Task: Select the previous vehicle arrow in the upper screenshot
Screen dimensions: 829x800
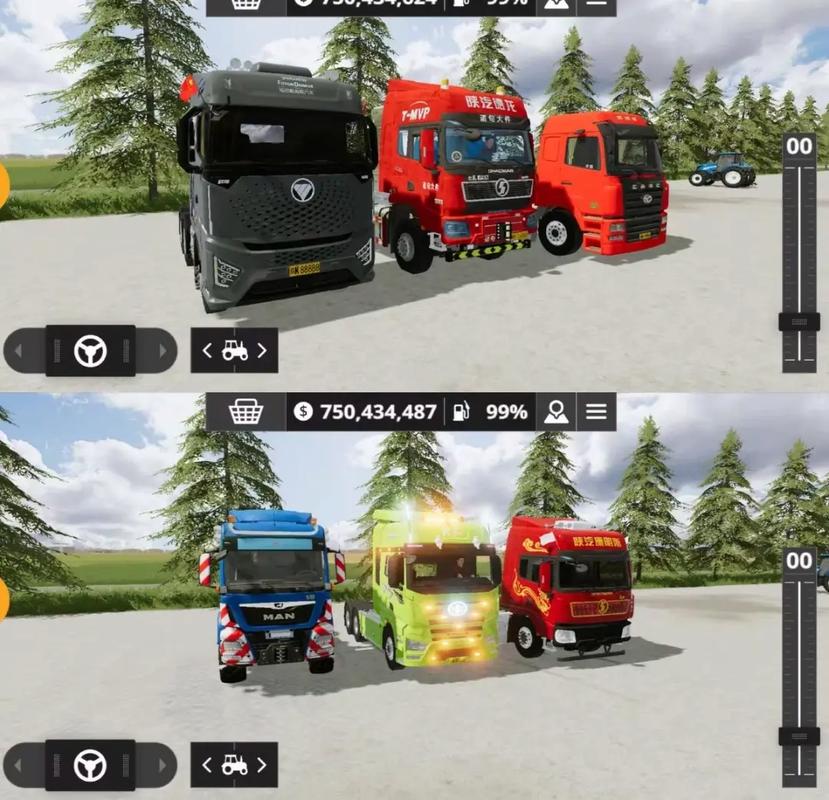Action: pos(207,351)
